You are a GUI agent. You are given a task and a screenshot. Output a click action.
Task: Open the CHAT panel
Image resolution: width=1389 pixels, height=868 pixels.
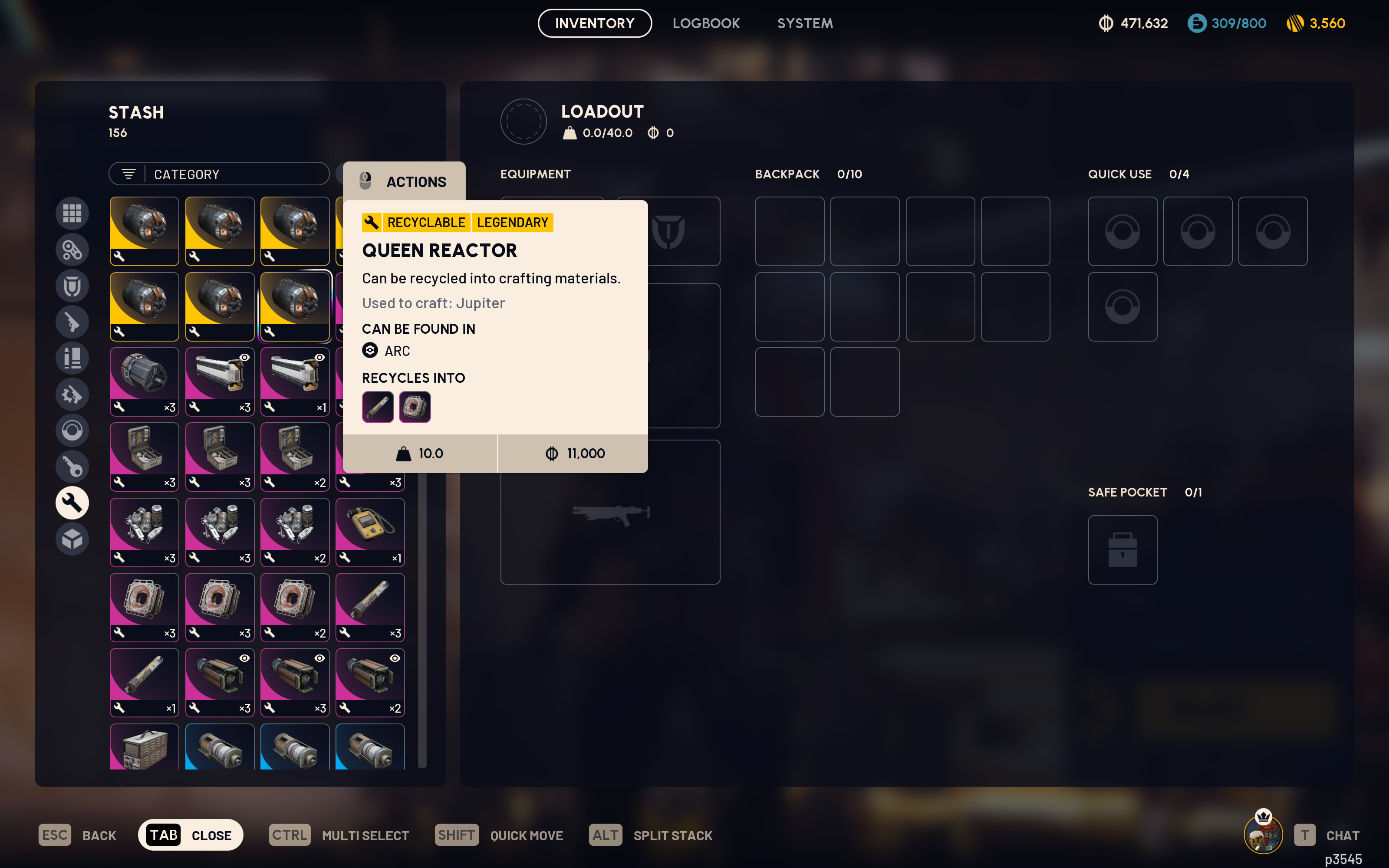[x=1343, y=835]
